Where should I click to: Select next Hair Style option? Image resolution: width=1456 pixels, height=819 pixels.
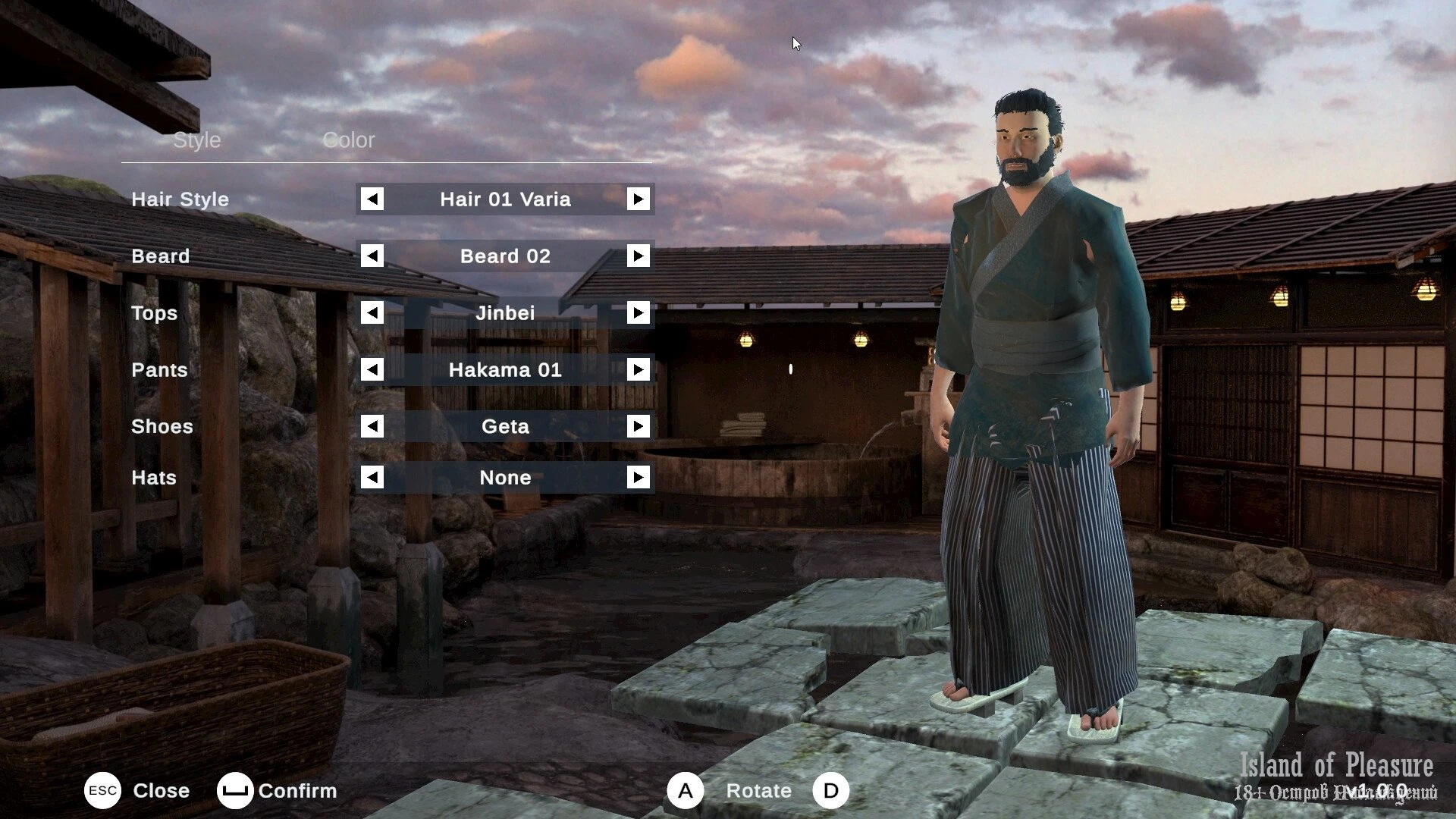pos(638,199)
